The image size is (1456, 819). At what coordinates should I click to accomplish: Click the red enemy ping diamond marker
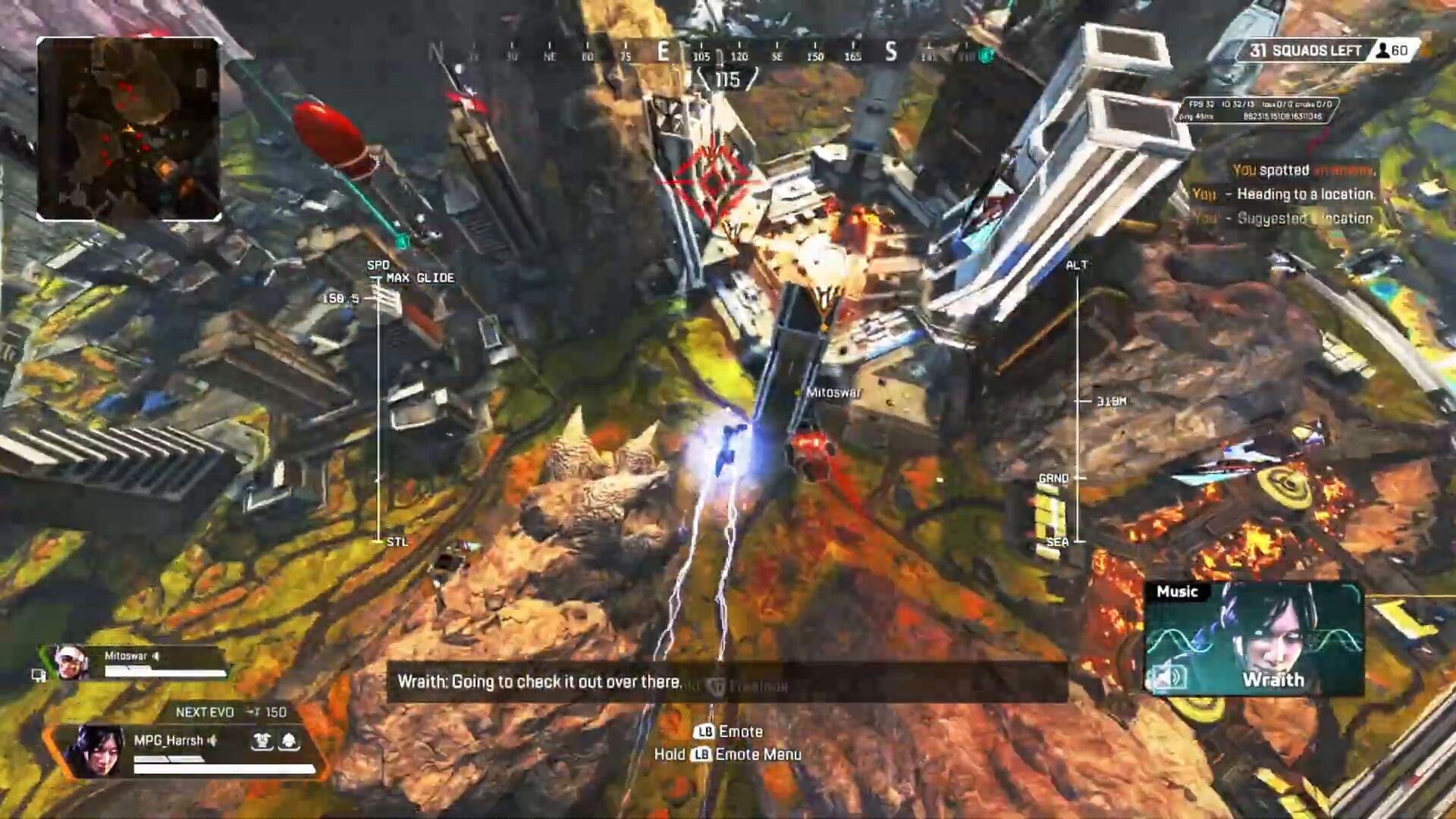click(x=713, y=182)
